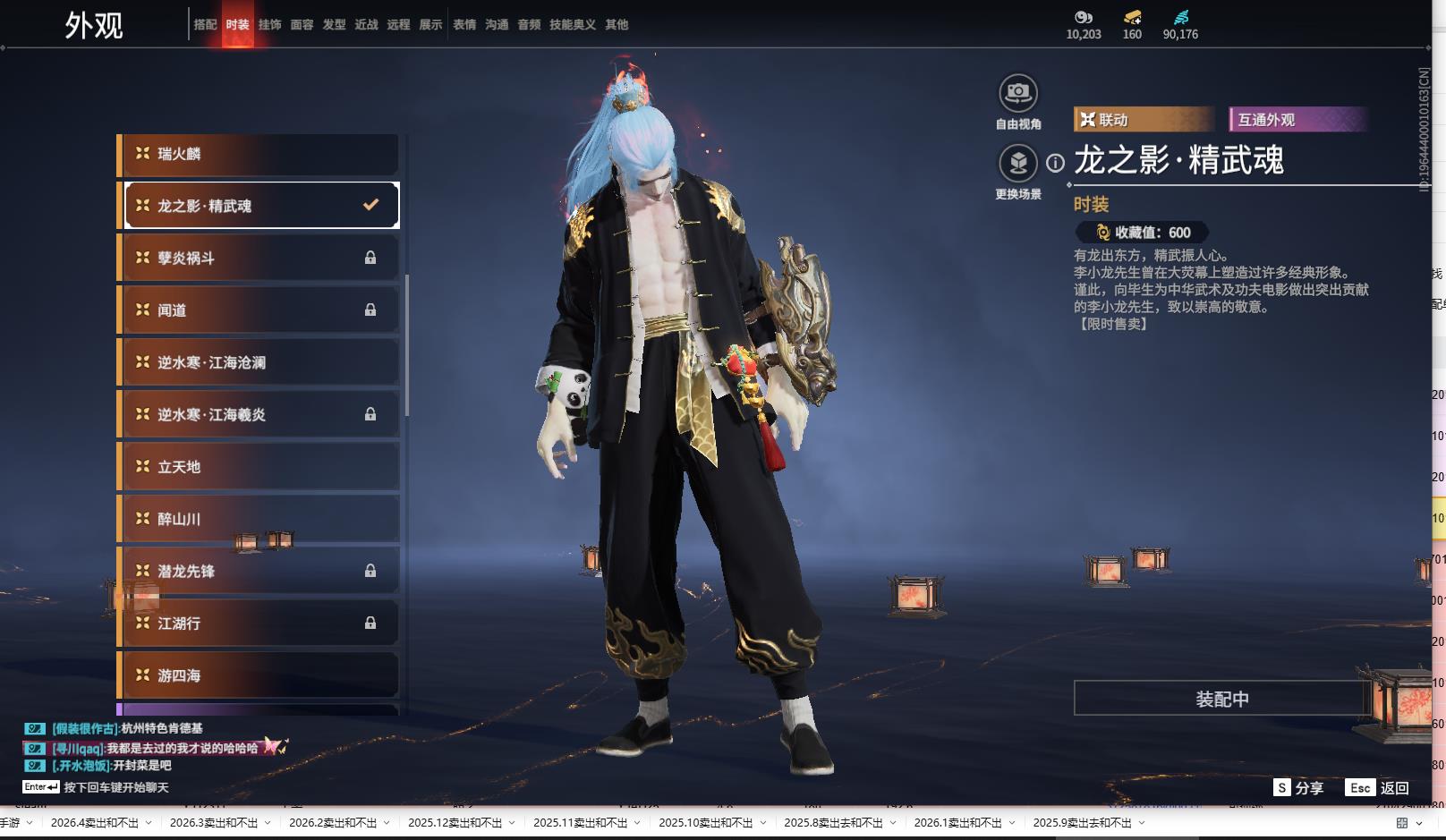Switch to the 面容 face tab
This screenshot has width=1446, height=840.
(x=302, y=25)
